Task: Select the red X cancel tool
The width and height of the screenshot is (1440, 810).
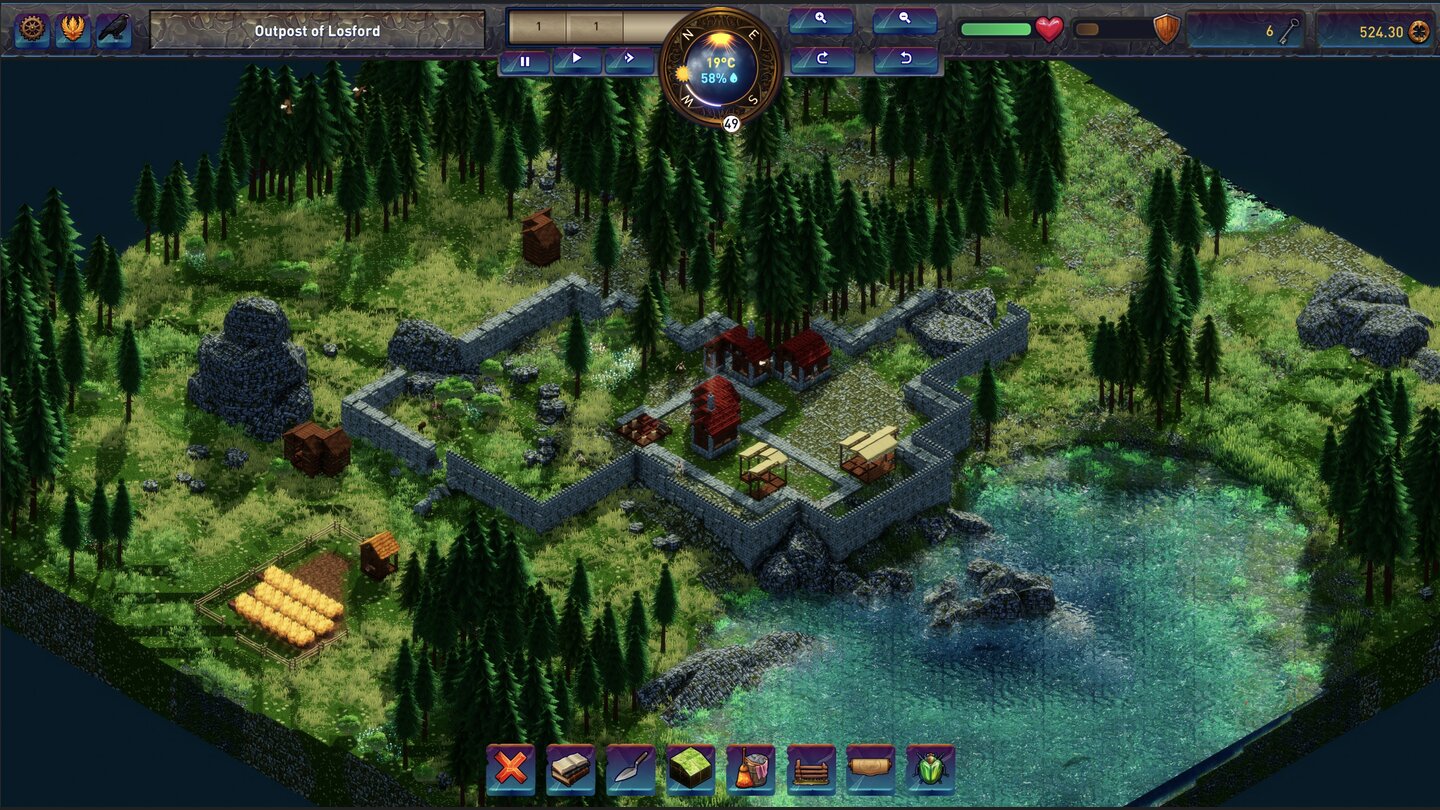Action: tap(510, 770)
